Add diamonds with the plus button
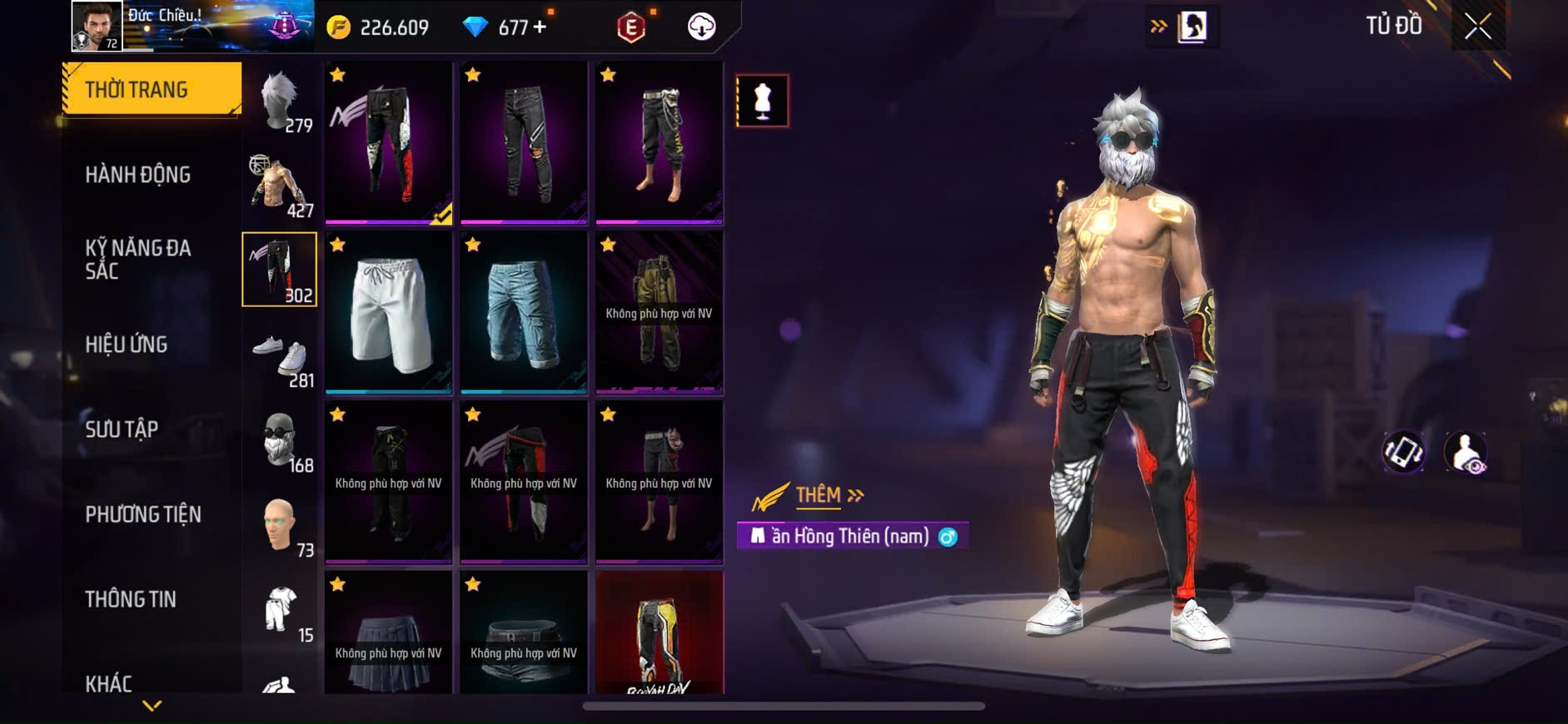This screenshot has height=724, width=1568. click(x=540, y=27)
